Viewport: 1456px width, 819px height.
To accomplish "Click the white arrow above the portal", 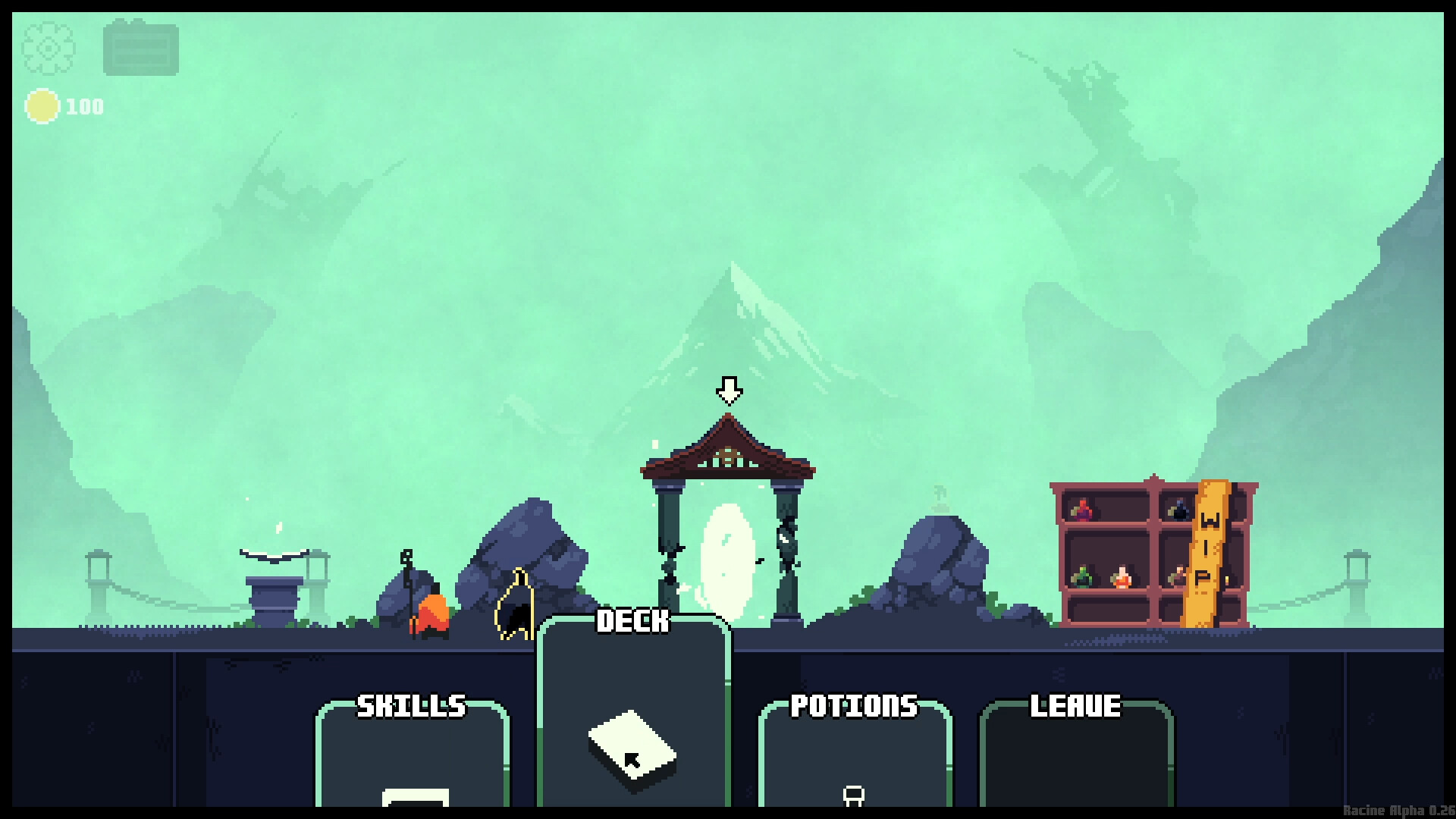I will coord(730,389).
